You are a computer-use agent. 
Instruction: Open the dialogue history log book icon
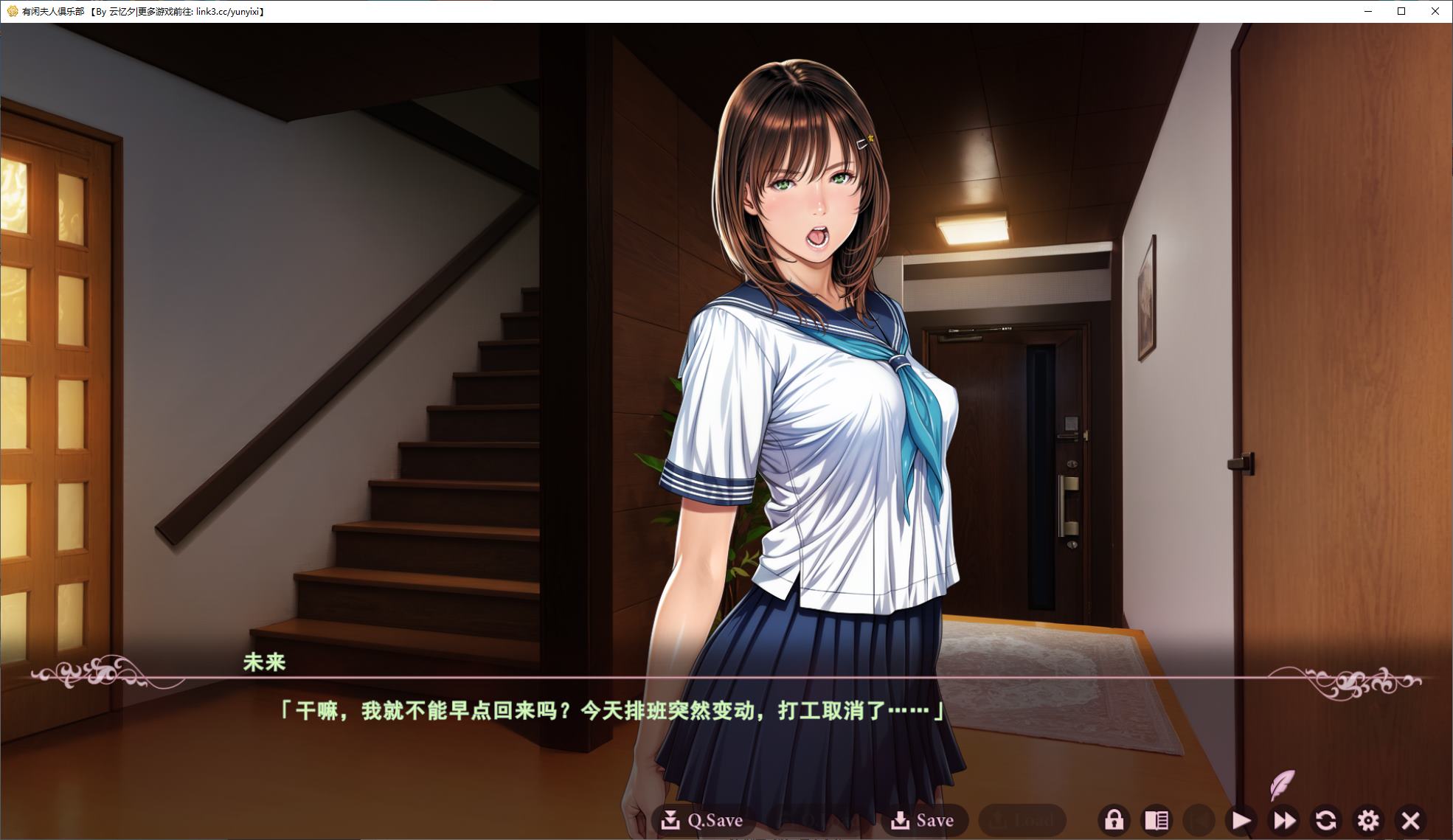click(x=1158, y=819)
